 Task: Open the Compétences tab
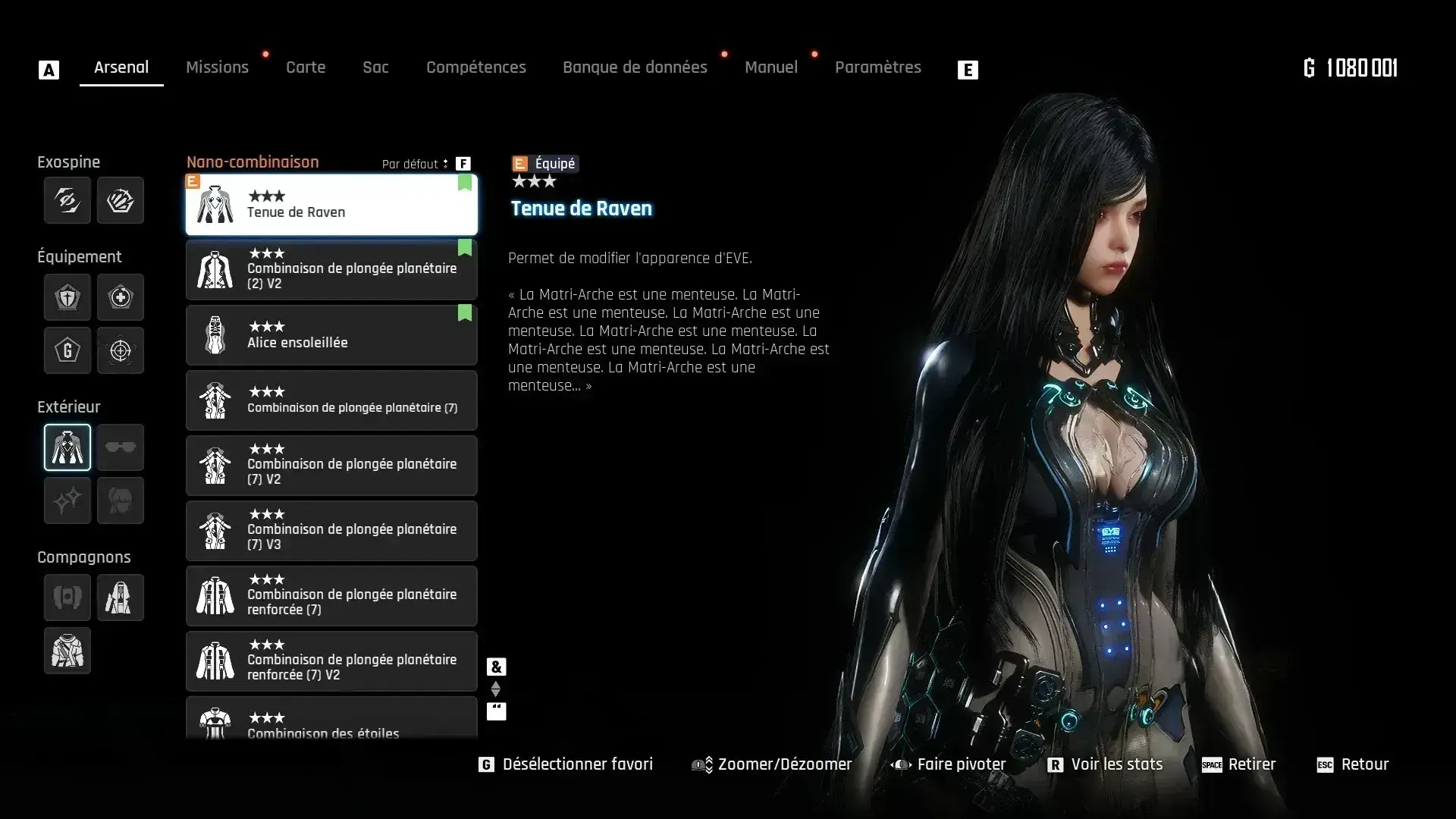click(475, 67)
